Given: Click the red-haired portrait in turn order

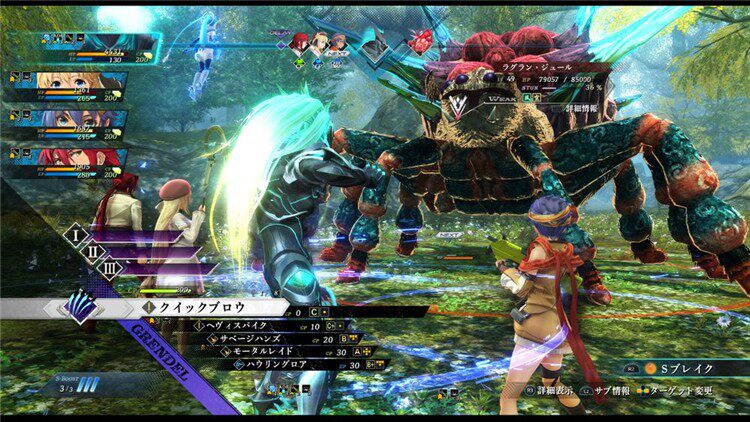Looking at the screenshot, I should coord(298,42).
